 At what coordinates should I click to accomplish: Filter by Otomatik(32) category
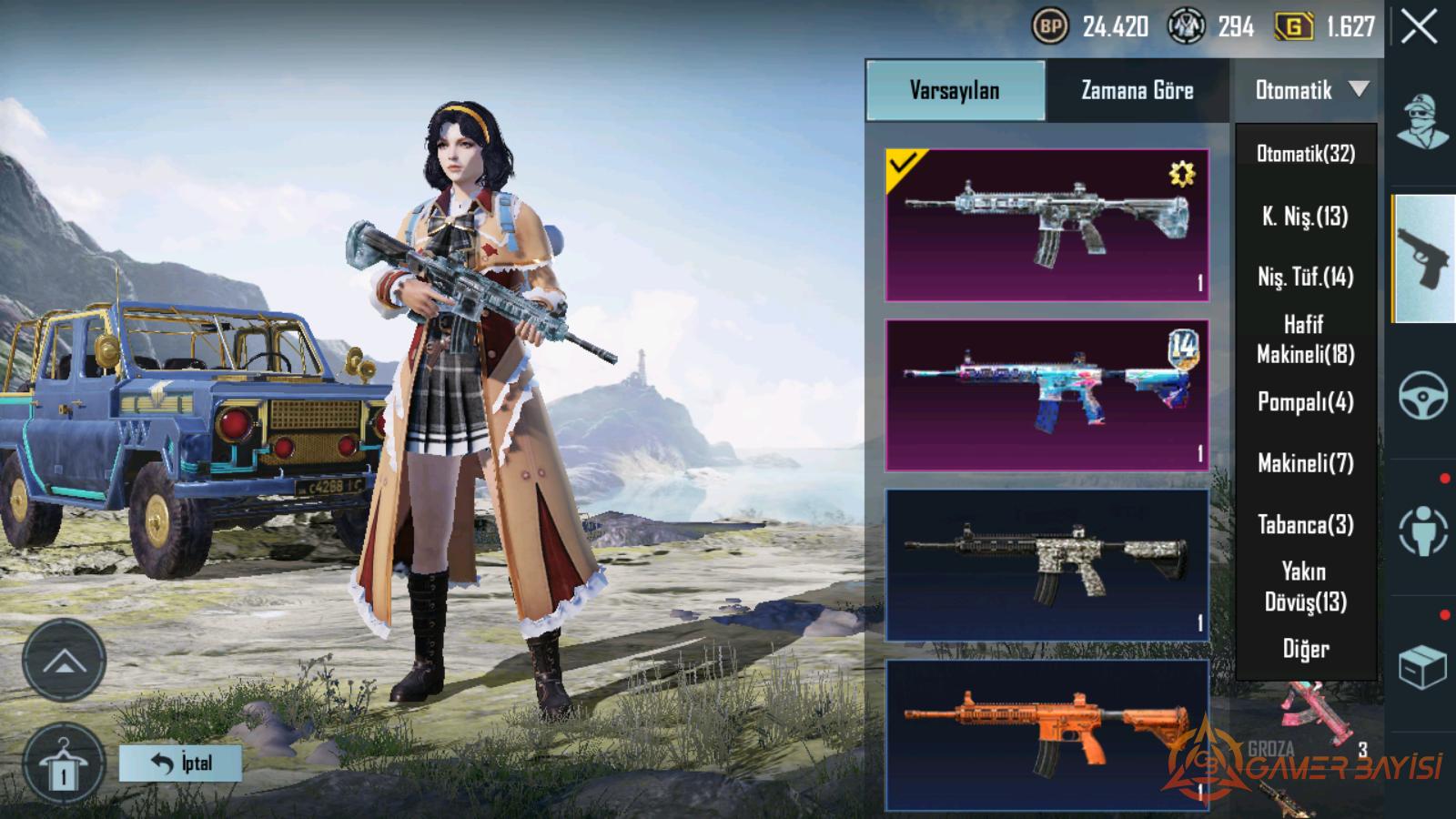click(x=1305, y=154)
